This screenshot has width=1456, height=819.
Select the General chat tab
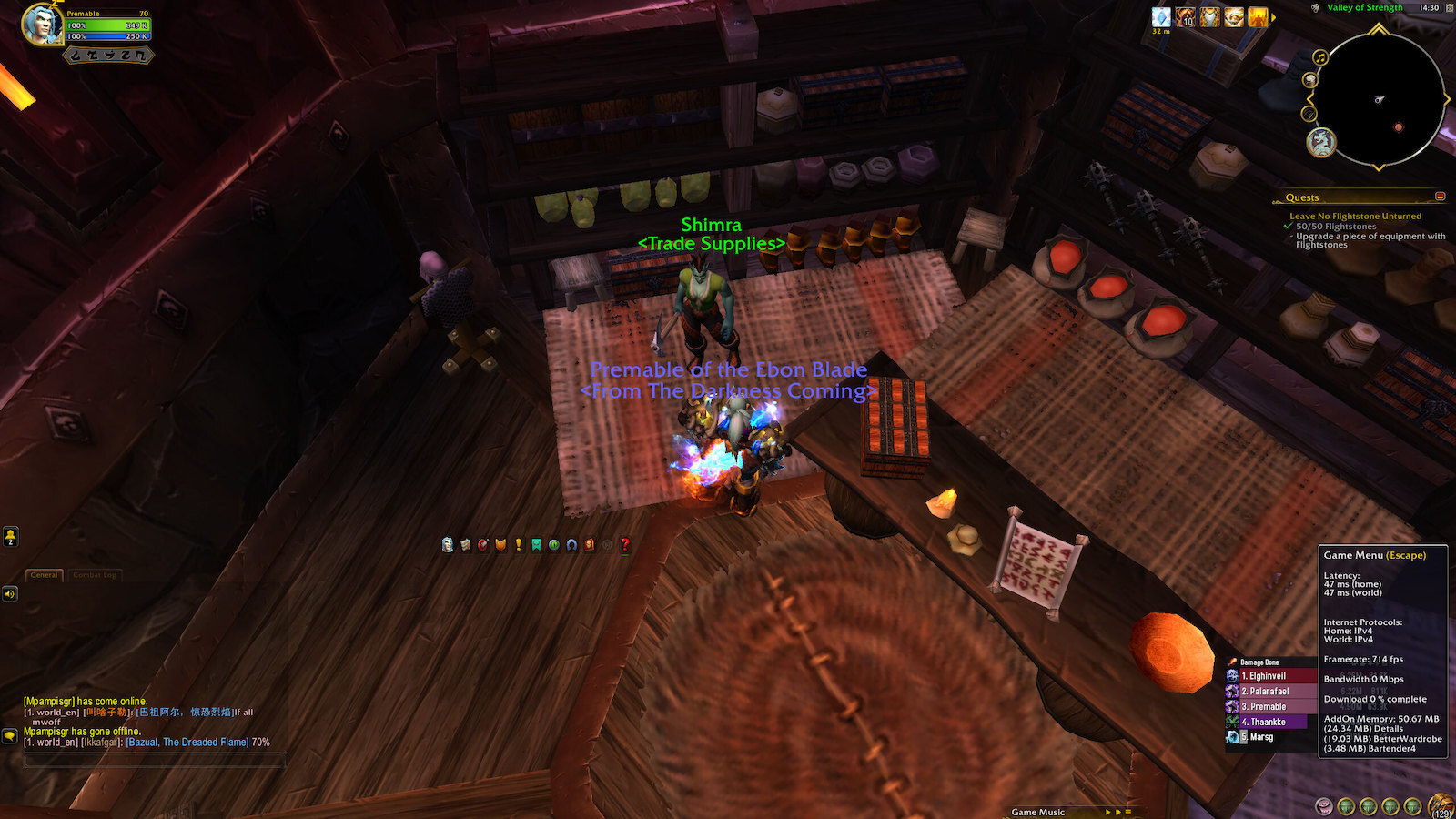pyautogui.click(x=44, y=575)
